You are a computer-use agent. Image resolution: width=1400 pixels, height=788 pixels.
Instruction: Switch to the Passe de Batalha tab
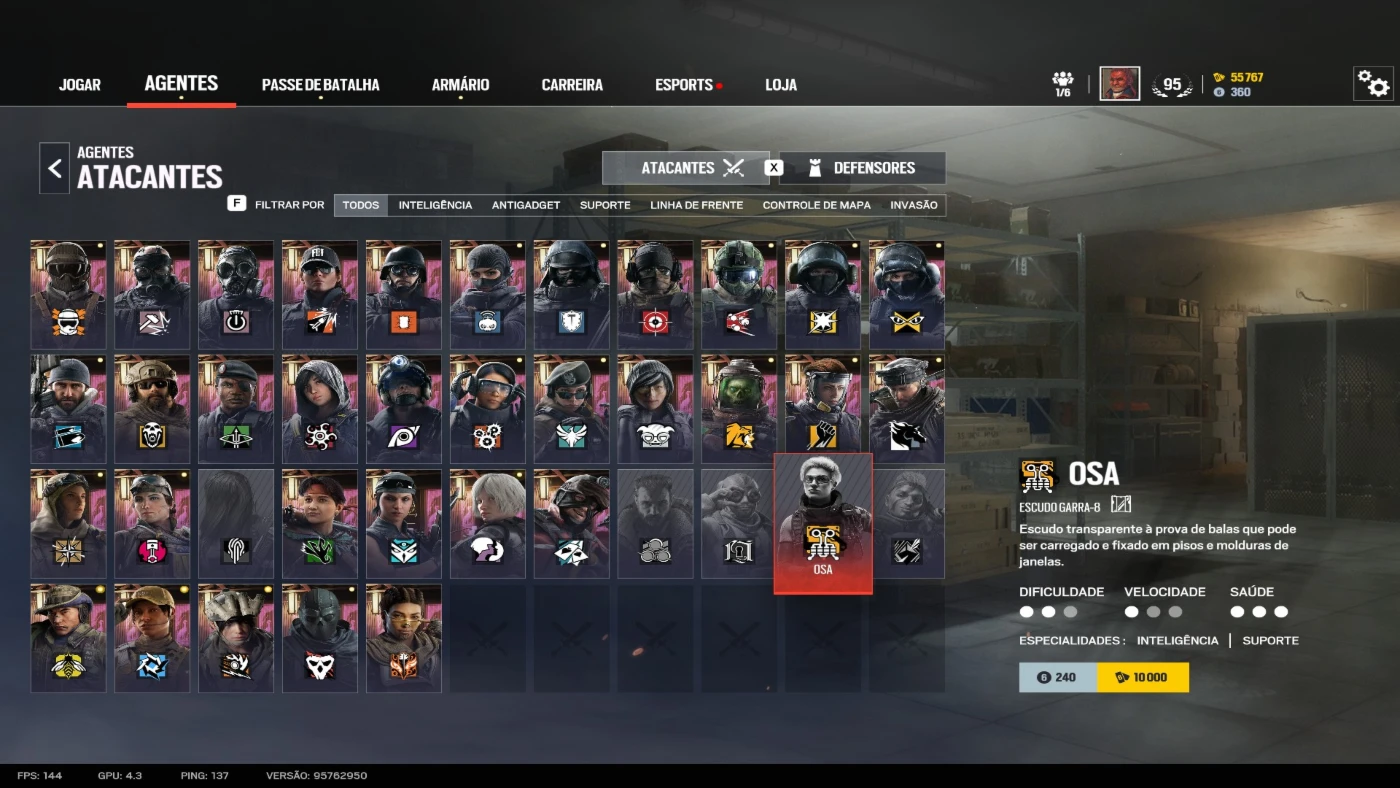(x=320, y=85)
